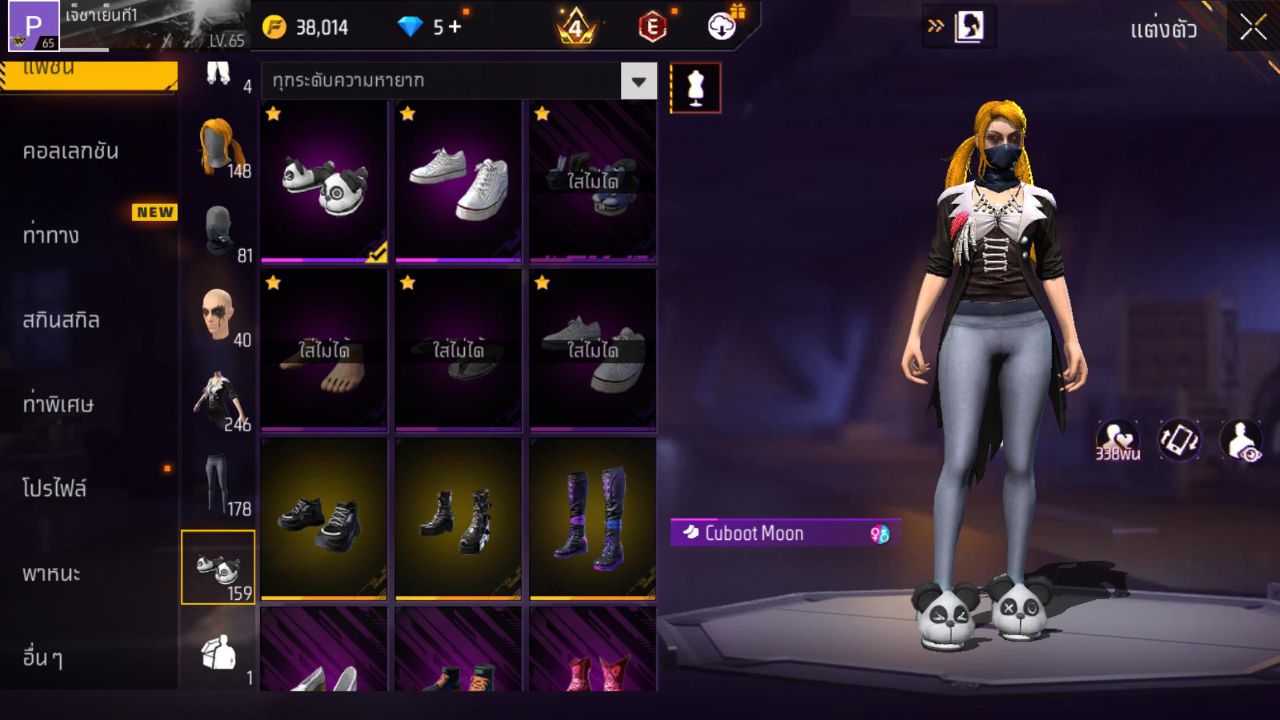Screen dimensions: 1280x720
Task: Open the character preview eye icon
Action: pos(1242,441)
